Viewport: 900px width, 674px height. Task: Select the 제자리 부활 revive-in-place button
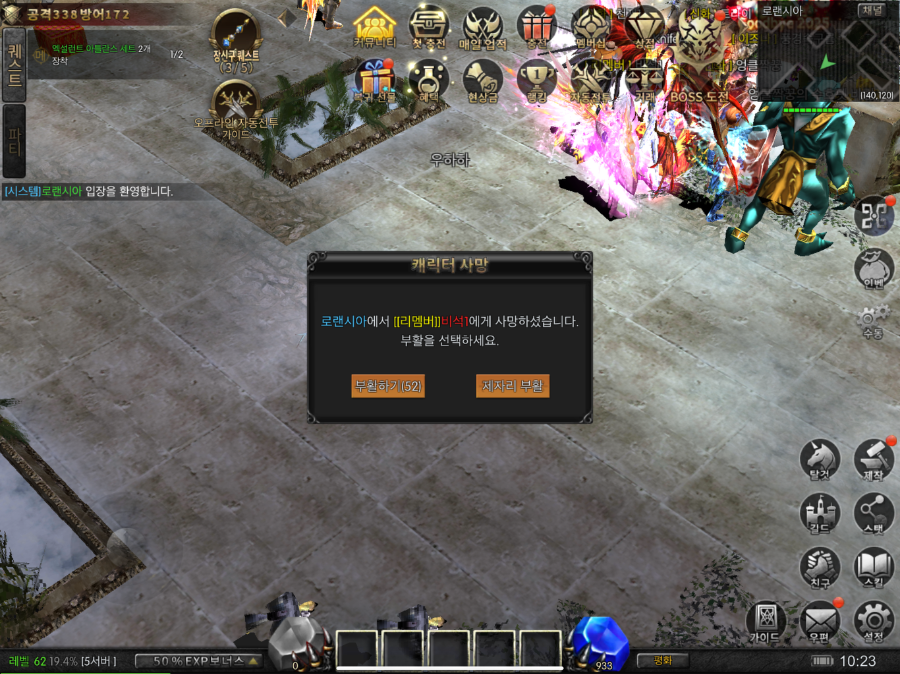point(512,386)
